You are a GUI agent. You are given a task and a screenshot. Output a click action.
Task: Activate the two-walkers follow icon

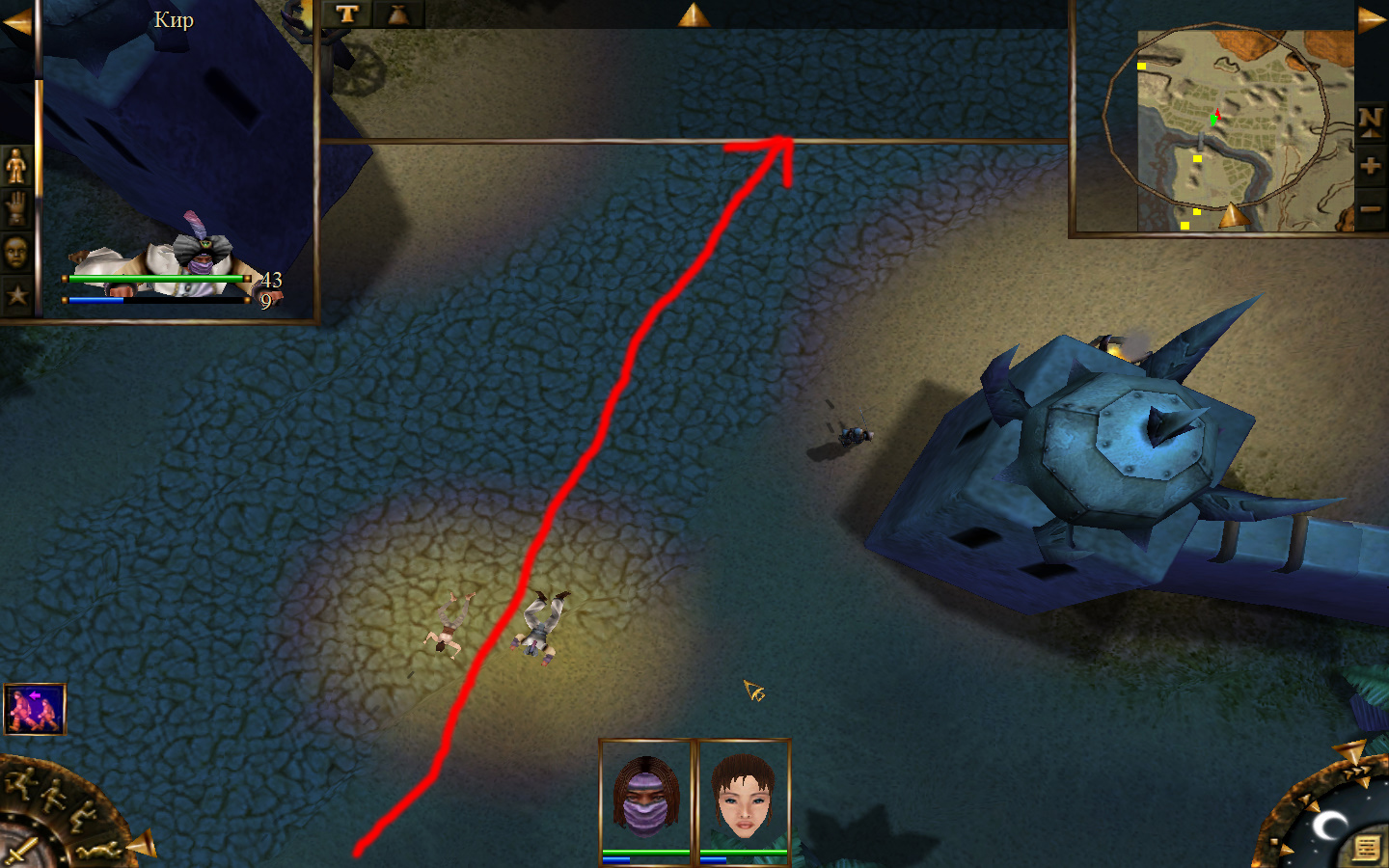point(35,709)
